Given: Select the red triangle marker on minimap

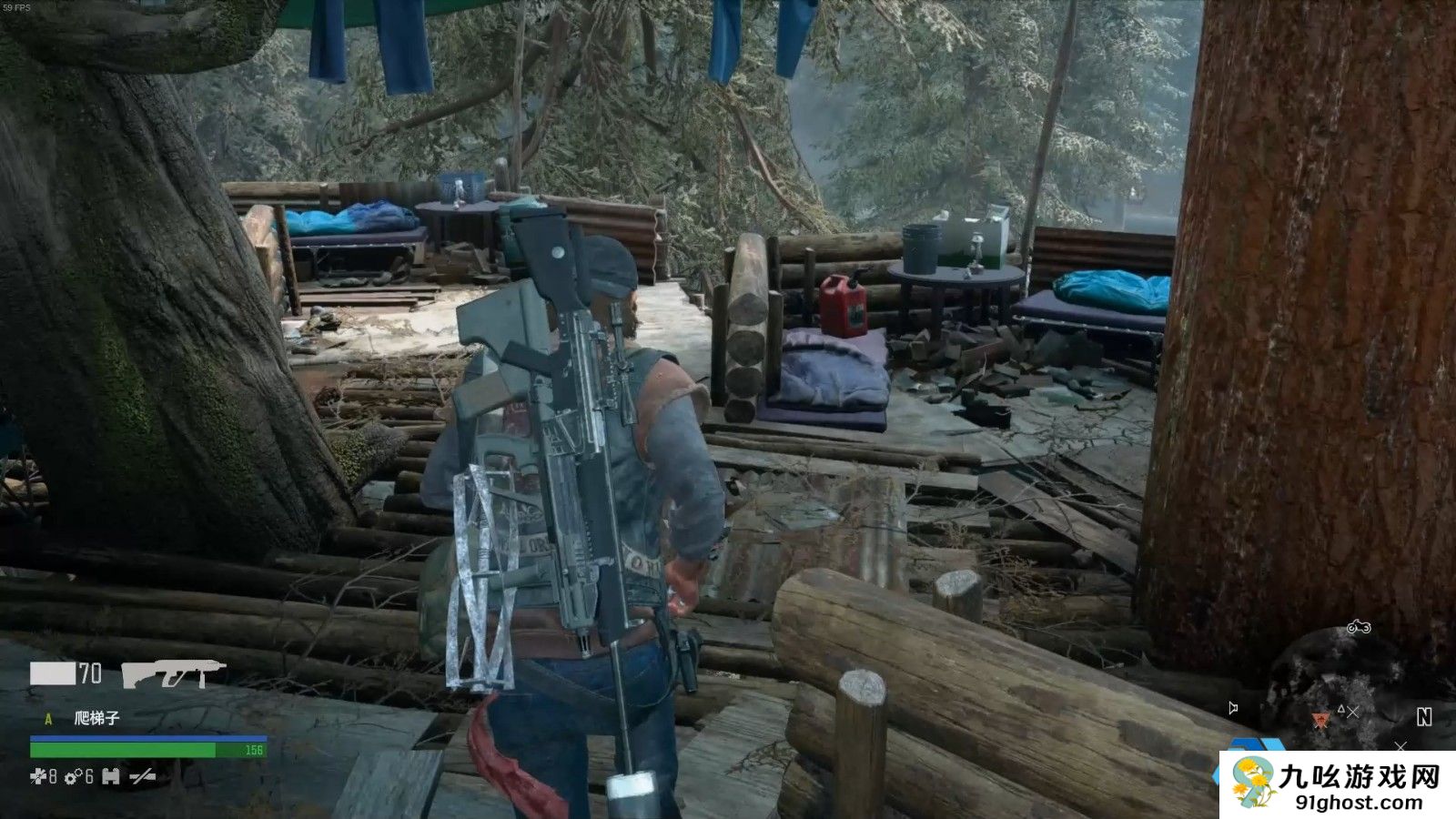Looking at the screenshot, I should [1321, 719].
